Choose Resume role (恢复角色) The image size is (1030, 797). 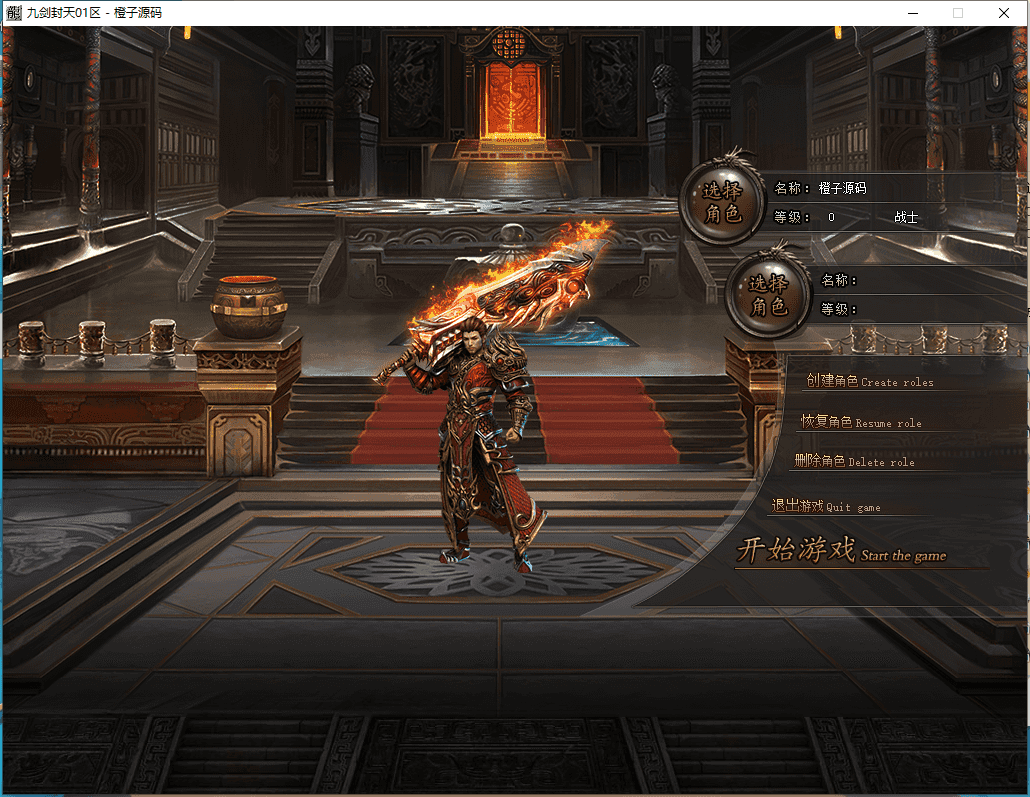(x=861, y=422)
